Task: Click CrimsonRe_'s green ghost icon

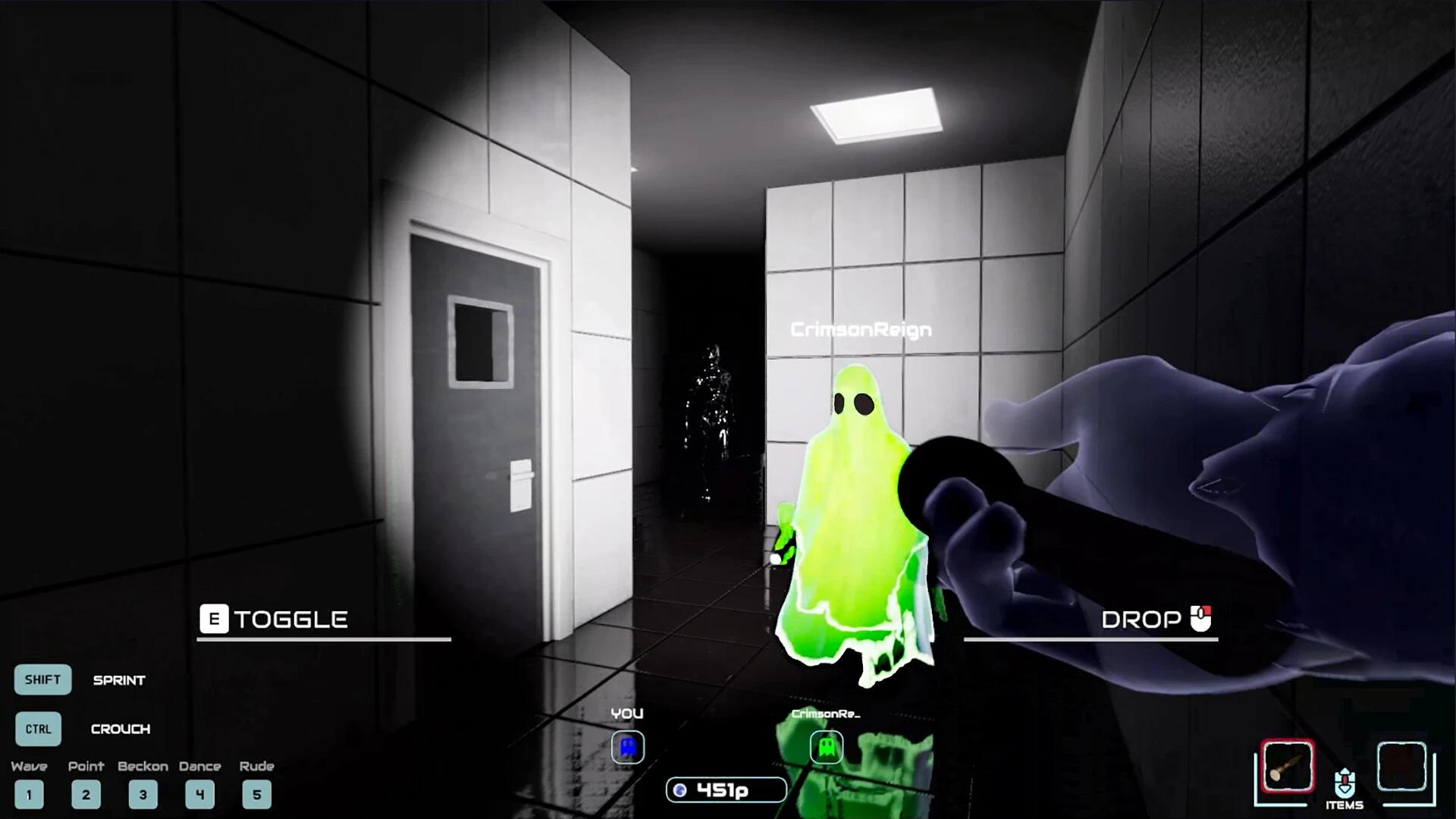Action: [827, 748]
